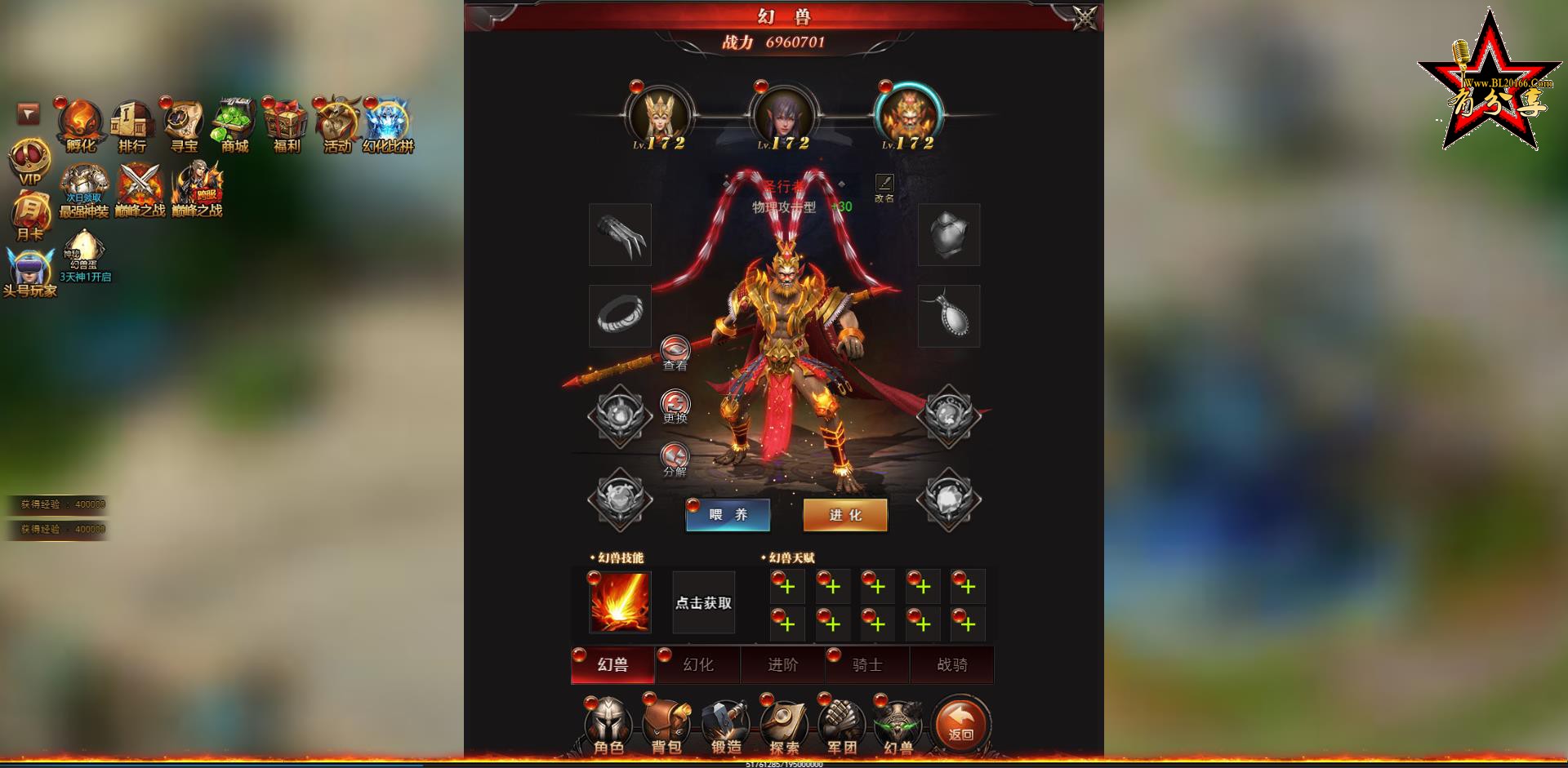Switch to the 幻化 tab
Image resolution: width=1568 pixels, height=768 pixels.
[697, 665]
